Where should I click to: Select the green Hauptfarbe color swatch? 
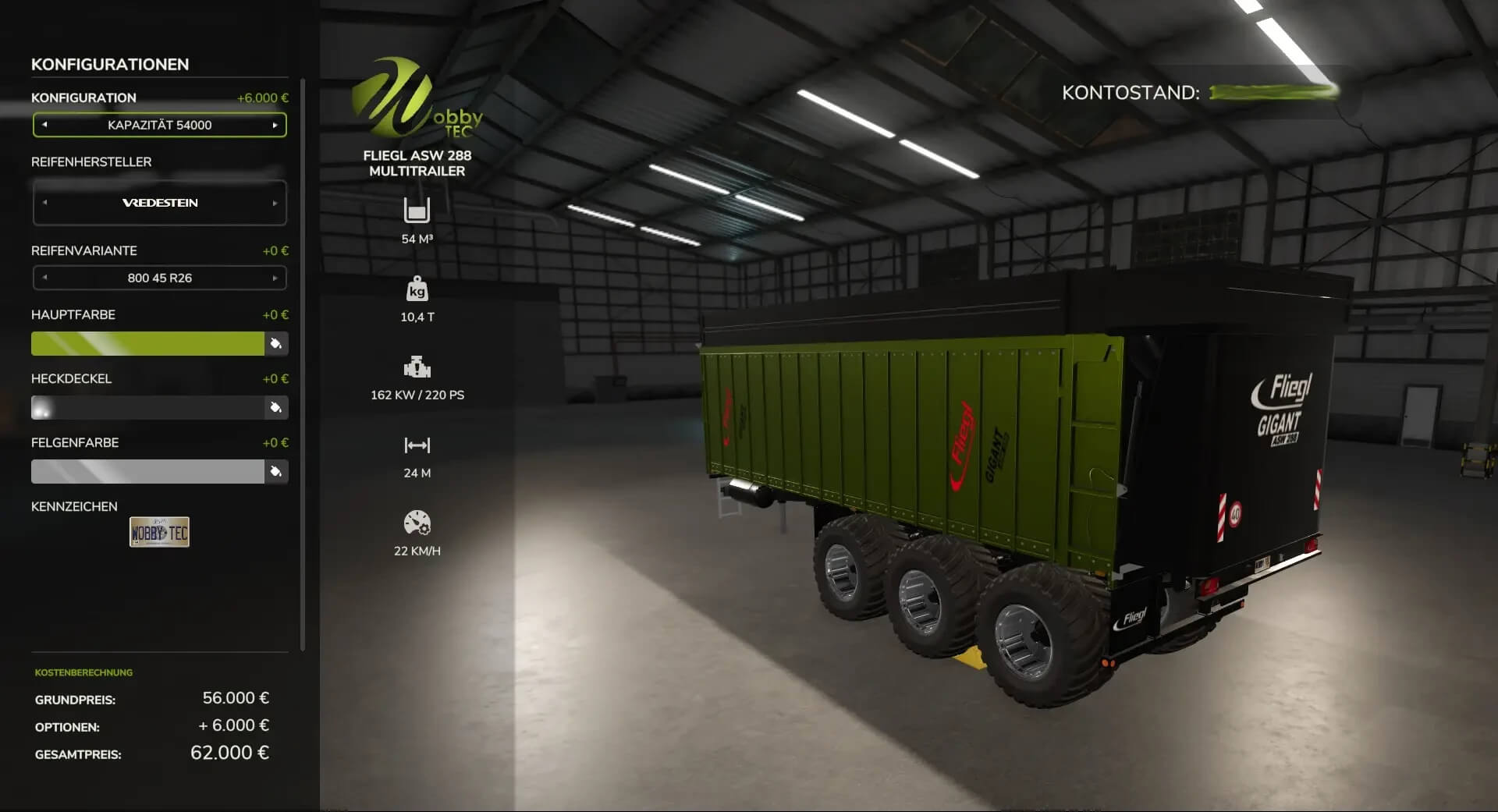pyautogui.click(x=148, y=343)
